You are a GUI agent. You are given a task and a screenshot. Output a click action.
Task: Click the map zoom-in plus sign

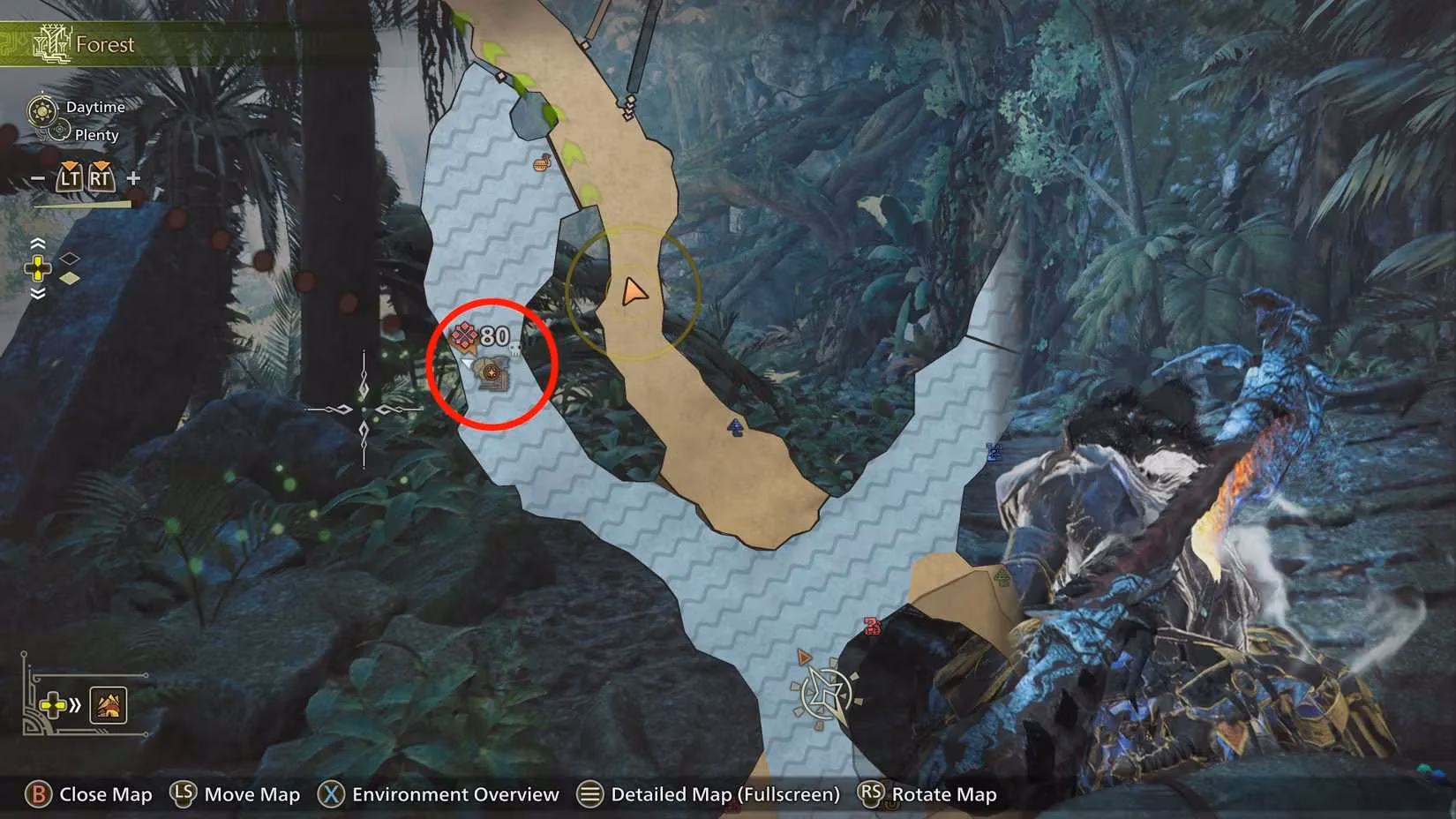pos(133,178)
